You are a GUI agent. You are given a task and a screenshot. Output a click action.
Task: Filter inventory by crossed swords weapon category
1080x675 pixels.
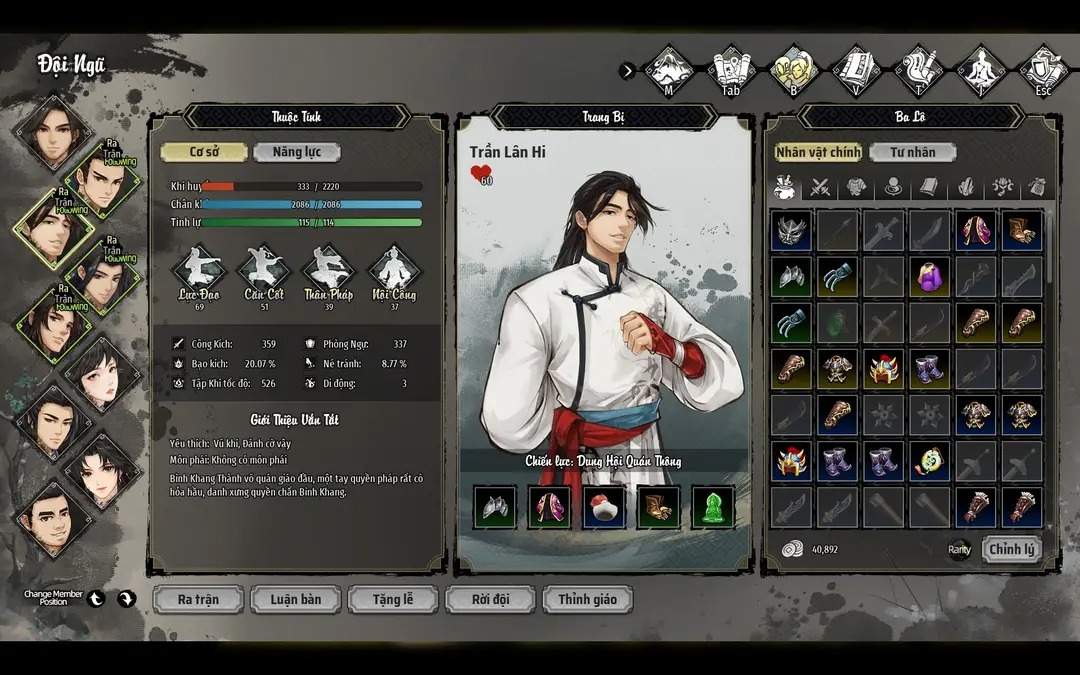tap(820, 187)
